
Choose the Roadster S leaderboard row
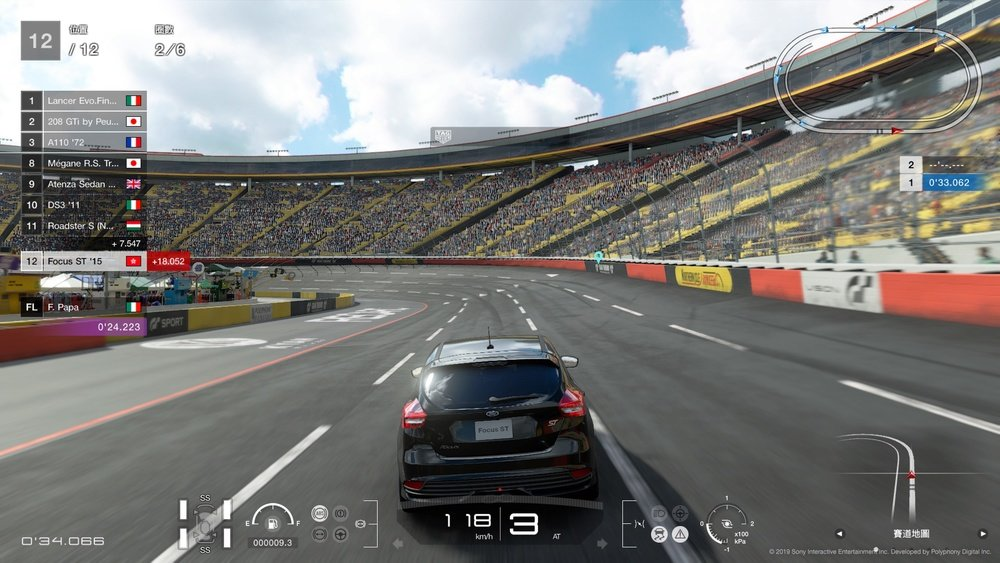pos(84,225)
